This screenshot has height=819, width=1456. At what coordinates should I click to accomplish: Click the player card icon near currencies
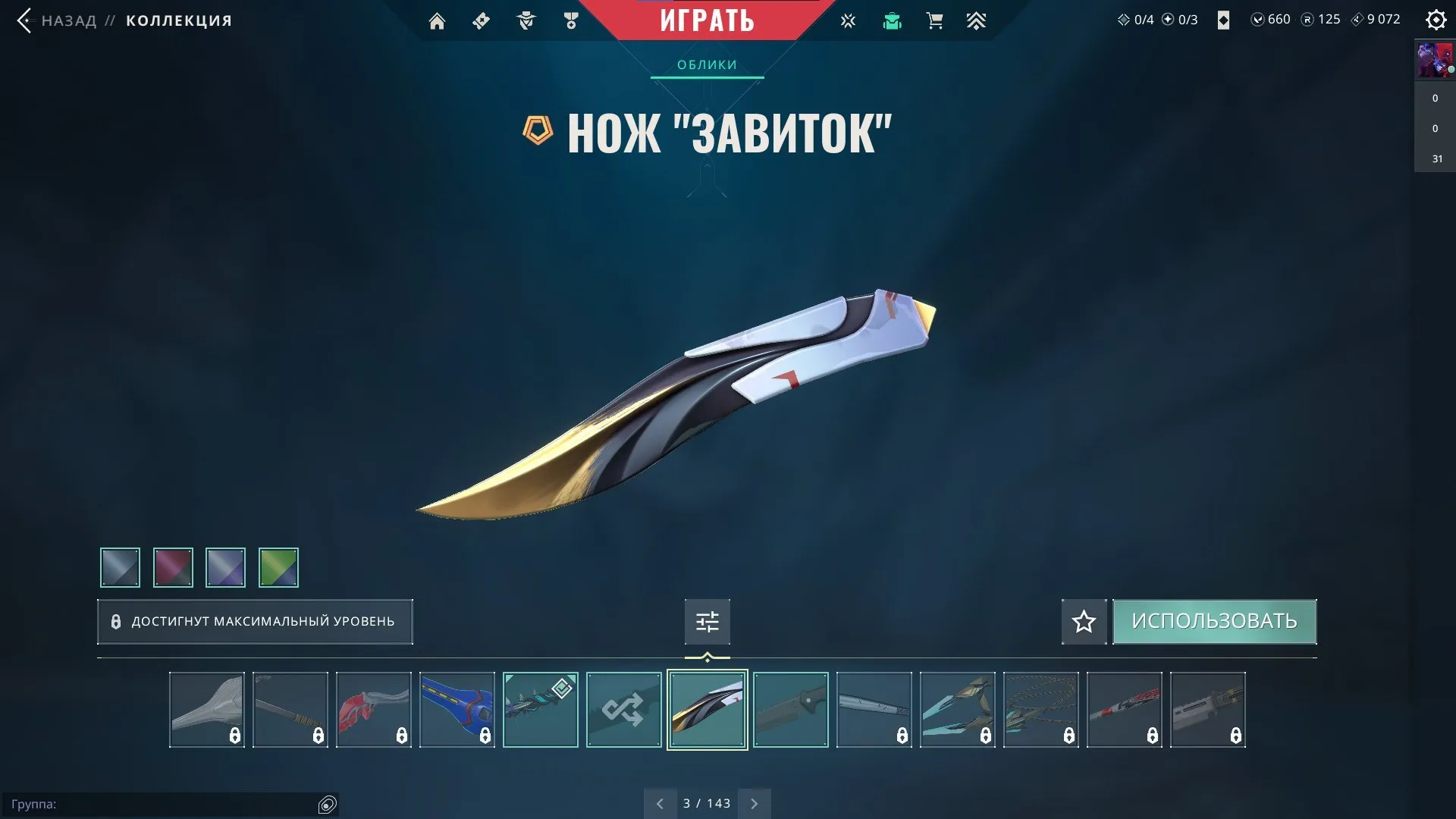(x=1223, y=20)
